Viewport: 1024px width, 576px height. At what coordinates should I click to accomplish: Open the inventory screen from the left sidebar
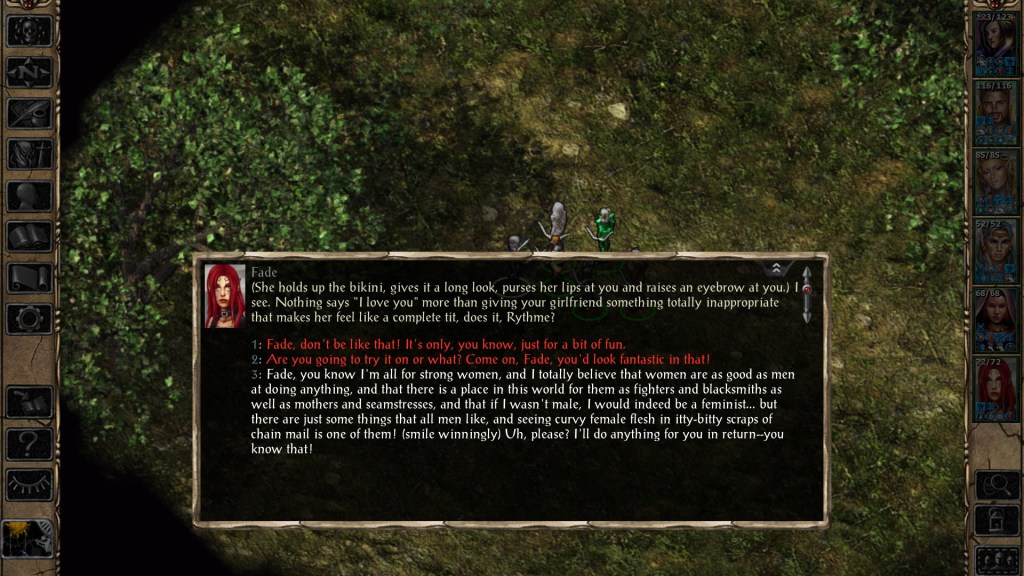[x=29, y=154]
